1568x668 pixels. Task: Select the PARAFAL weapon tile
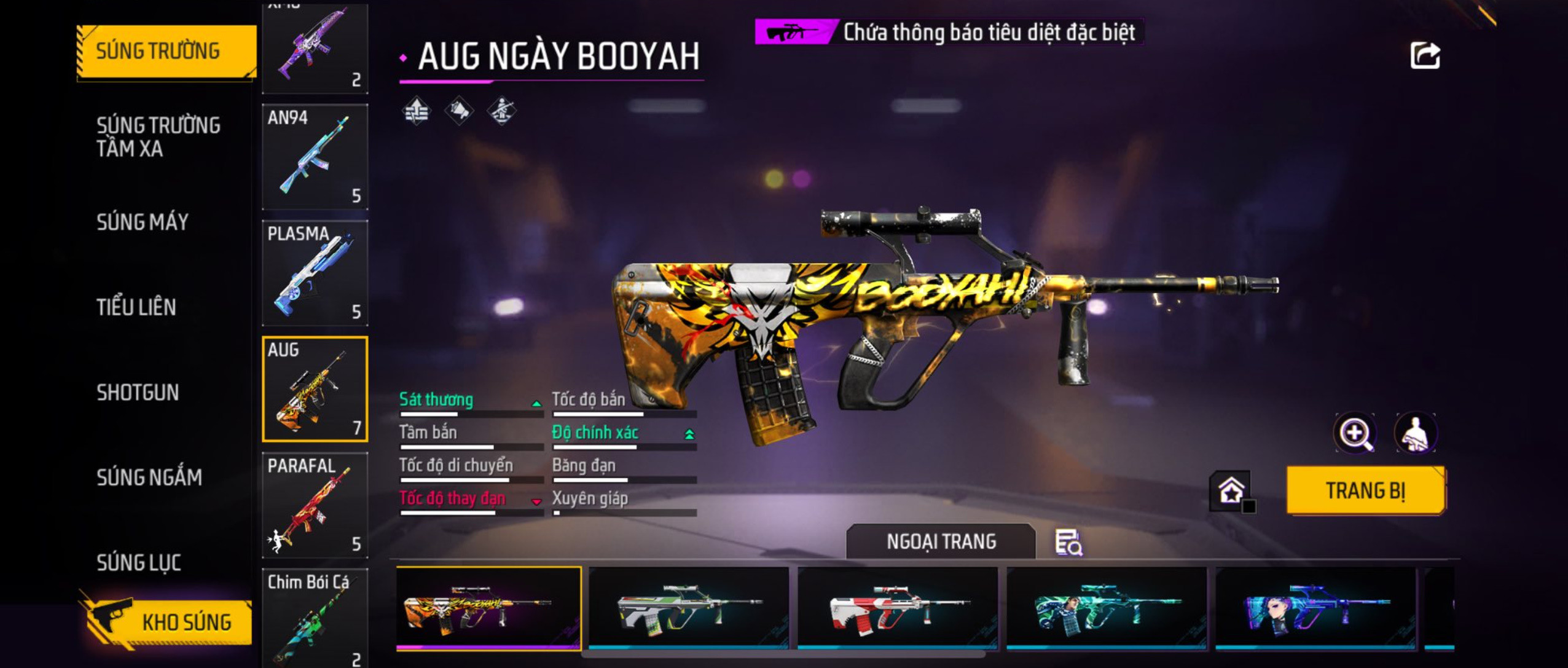coord(315,505)
